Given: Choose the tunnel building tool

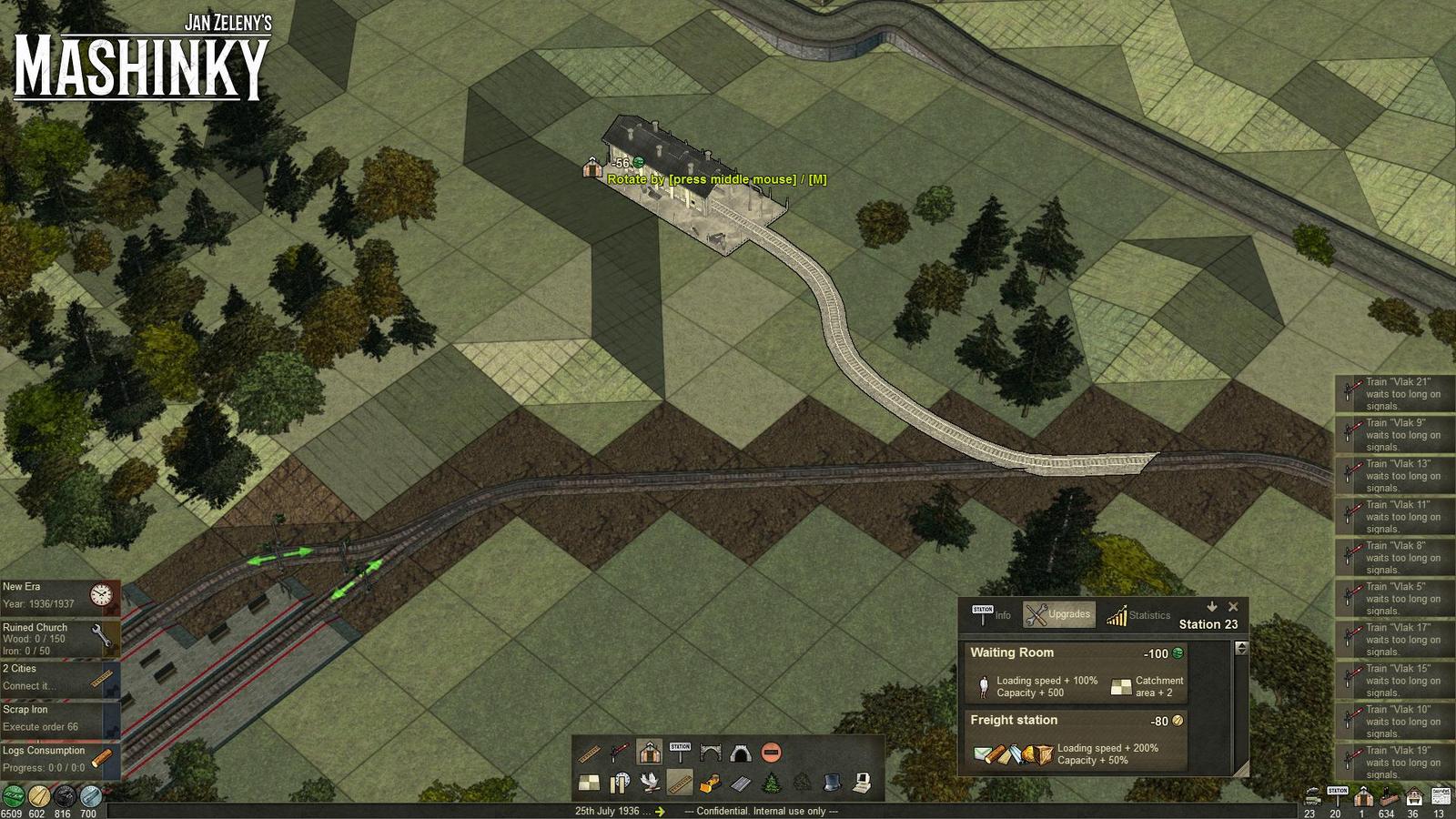Looking at the screenshot, I should coord(740,753).
